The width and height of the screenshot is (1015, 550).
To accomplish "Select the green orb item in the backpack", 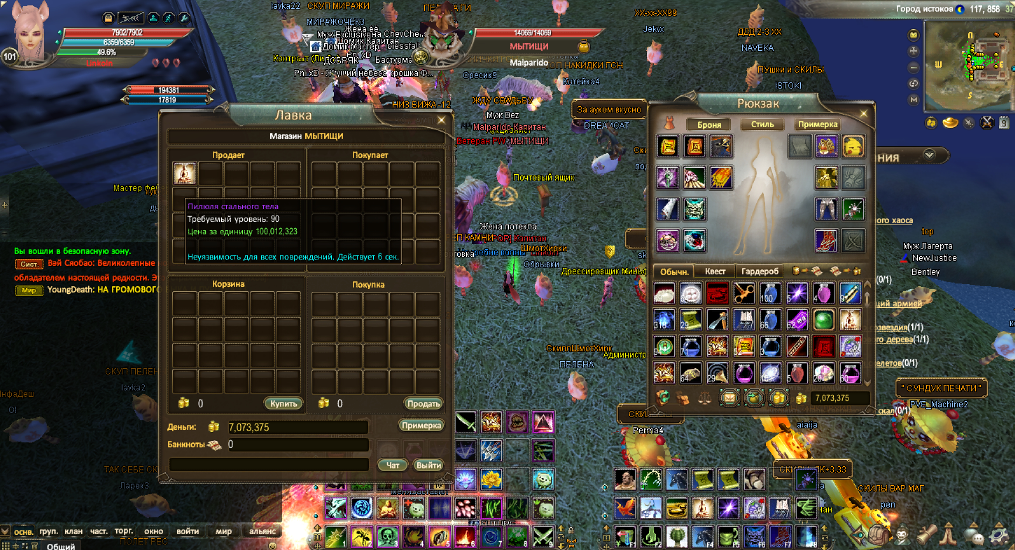I will click(824, 319).
